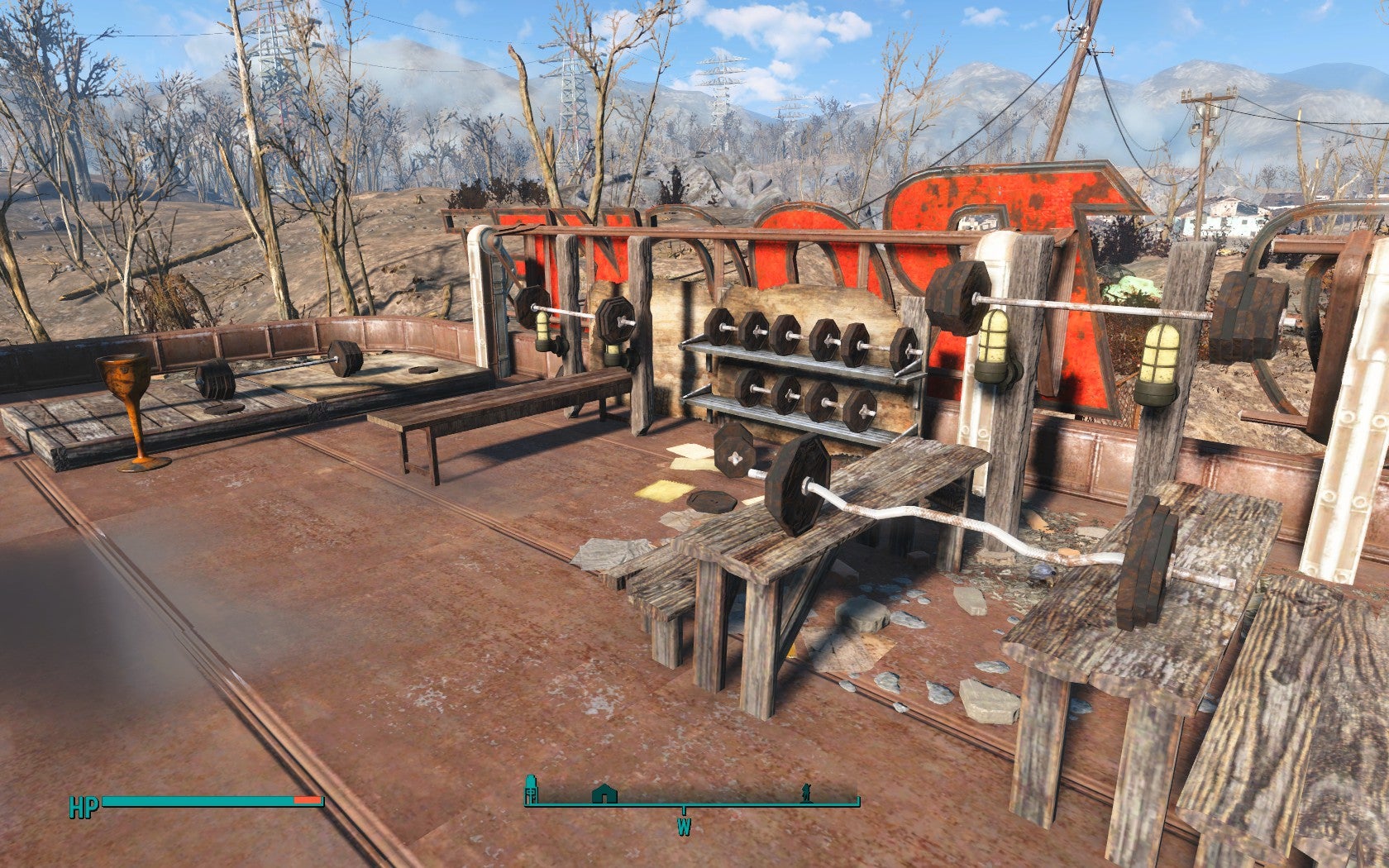
Task: Click the red depleted section of the HP bar
Action: click(x=306, y=801)
